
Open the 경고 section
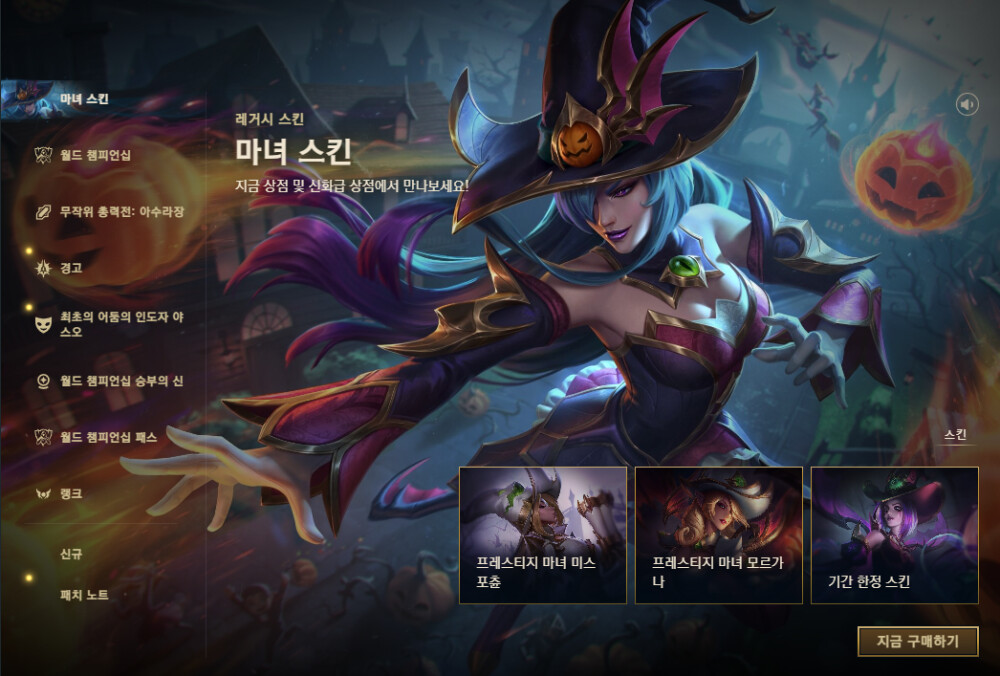(x=70, y=268)
